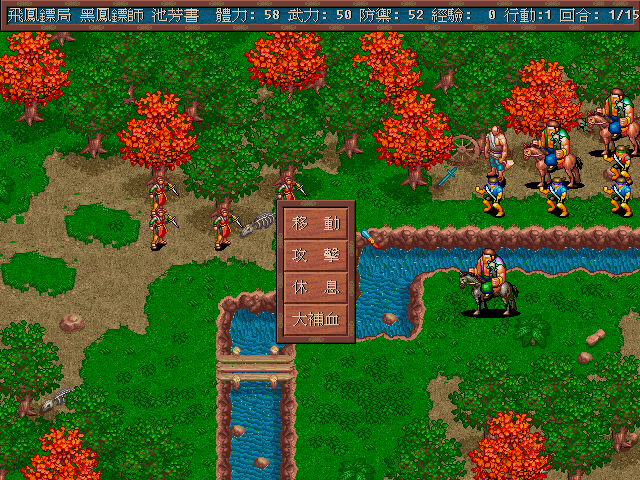
Task: Select the 移動 (Move) command
Action: tap(315, 223)
